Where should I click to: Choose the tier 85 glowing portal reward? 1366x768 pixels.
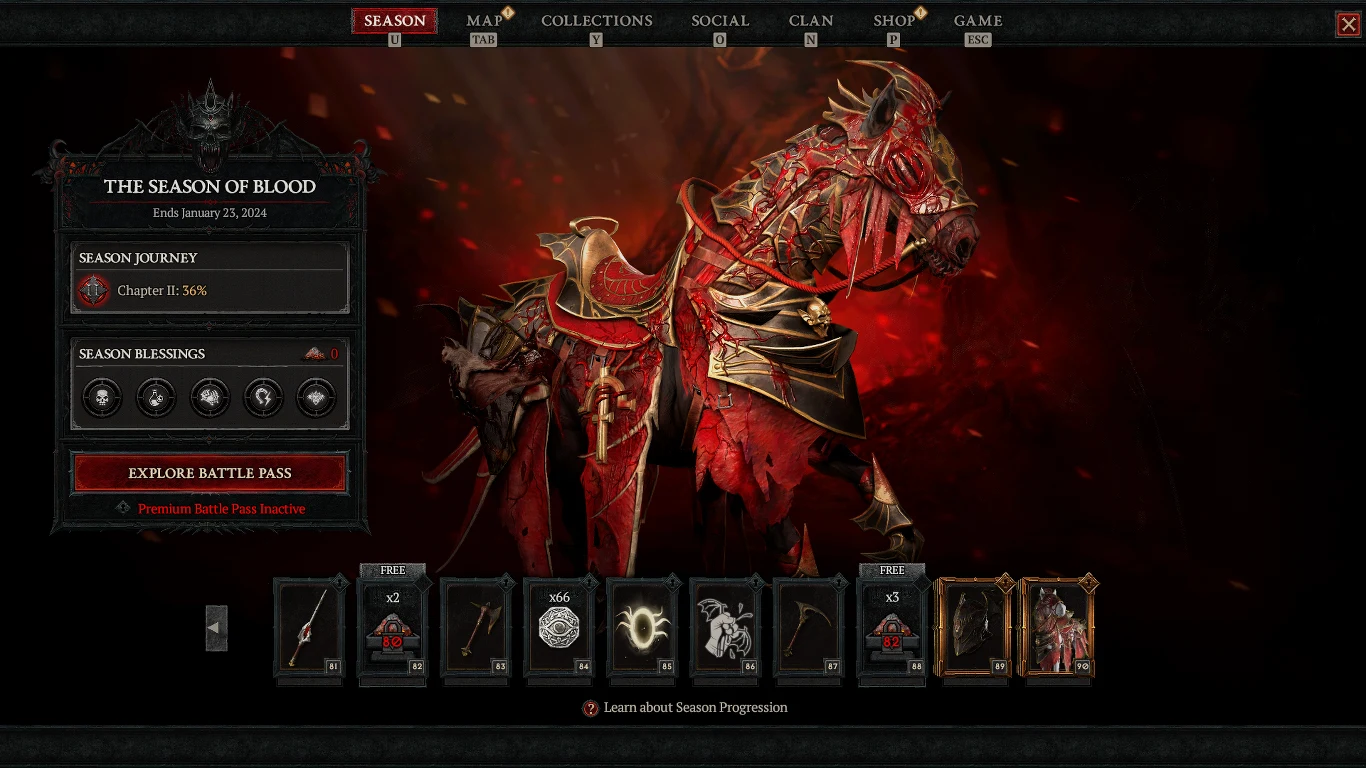click(x=642, y=628)
